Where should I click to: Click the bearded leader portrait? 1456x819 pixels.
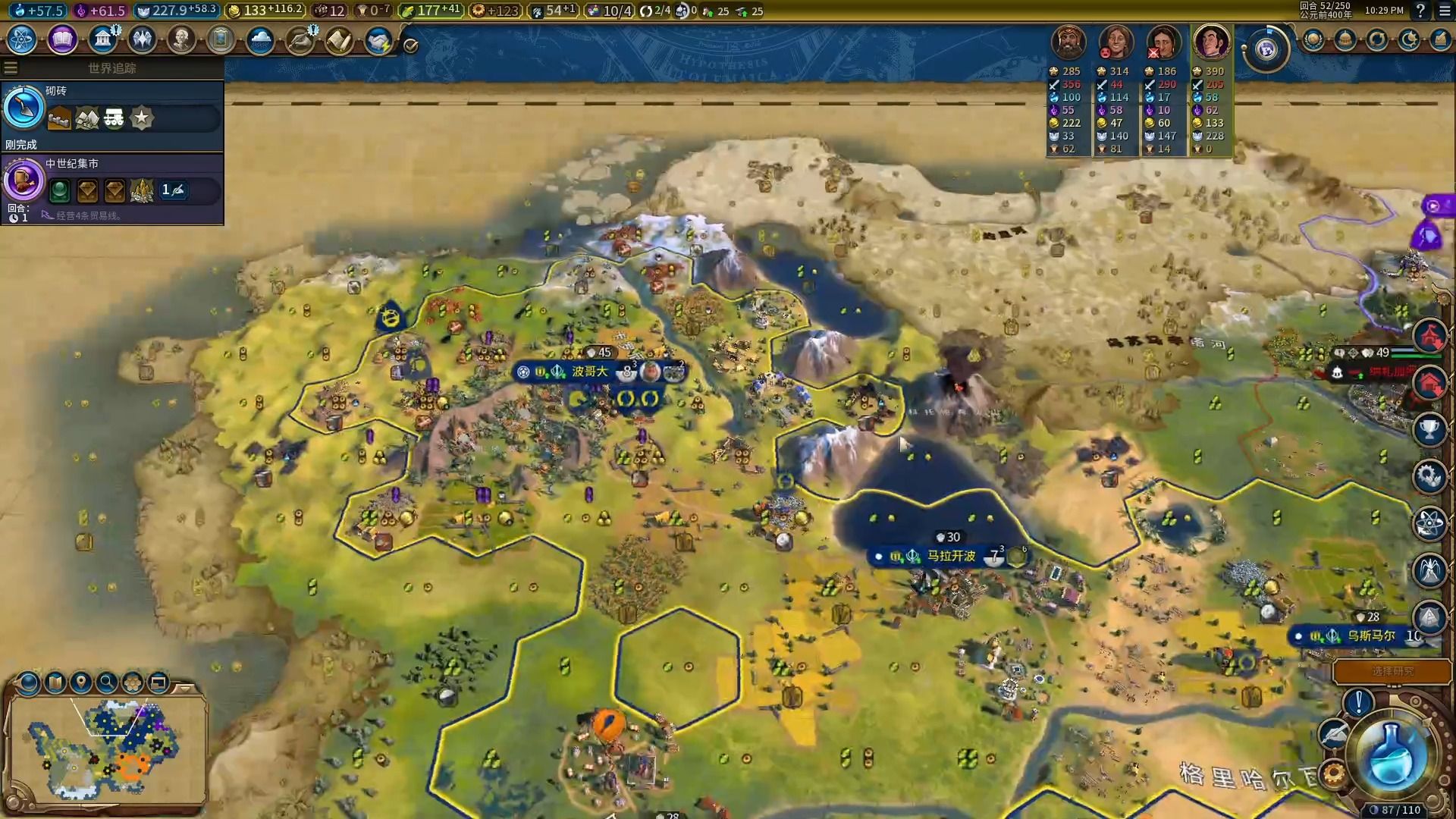point(1068,42)
